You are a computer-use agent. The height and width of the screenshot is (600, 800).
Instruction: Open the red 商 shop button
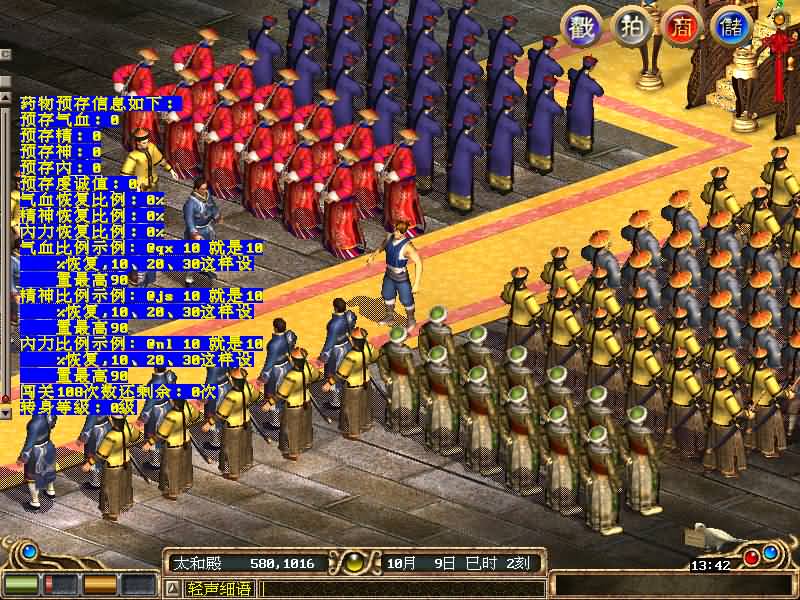(x=681, y=25)
